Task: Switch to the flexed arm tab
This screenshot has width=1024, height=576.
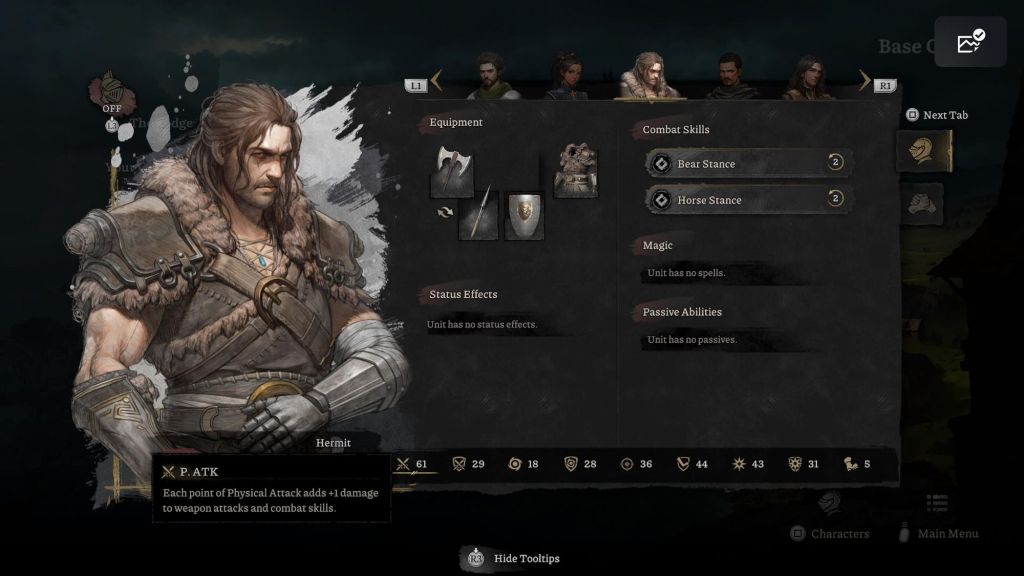Action: (x=923, y=204)
